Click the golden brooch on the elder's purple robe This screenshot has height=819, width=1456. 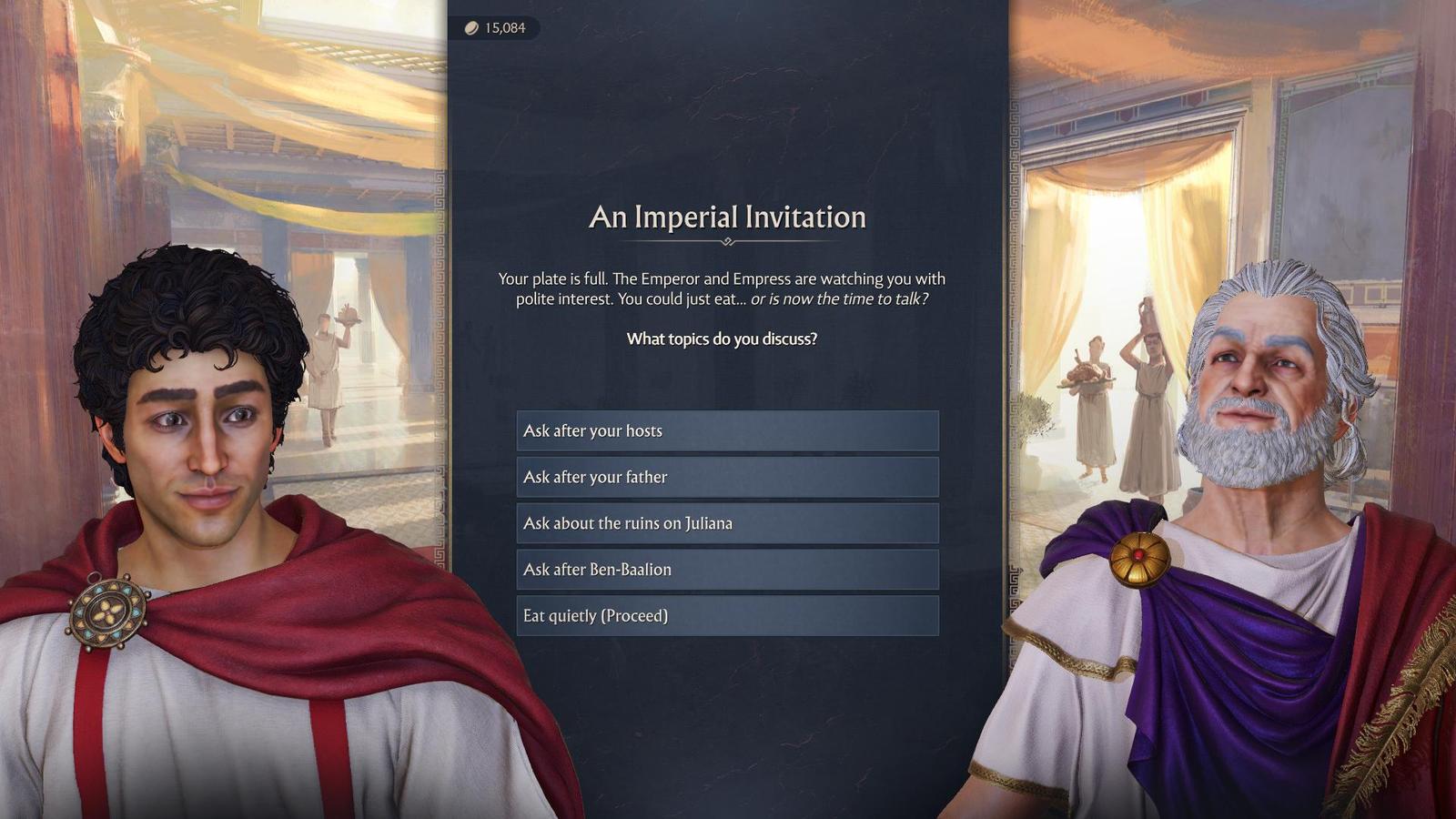tap(1140, 559)
